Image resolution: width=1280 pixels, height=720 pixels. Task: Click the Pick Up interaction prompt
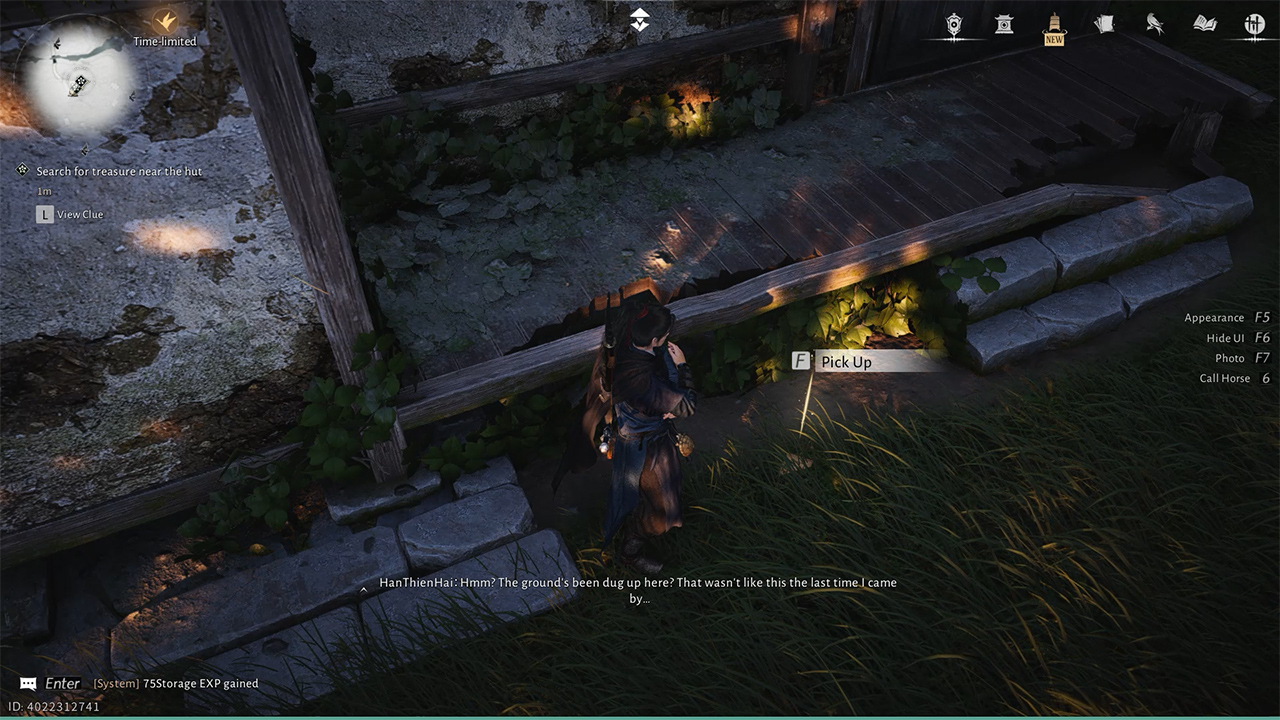pos(845,362)
